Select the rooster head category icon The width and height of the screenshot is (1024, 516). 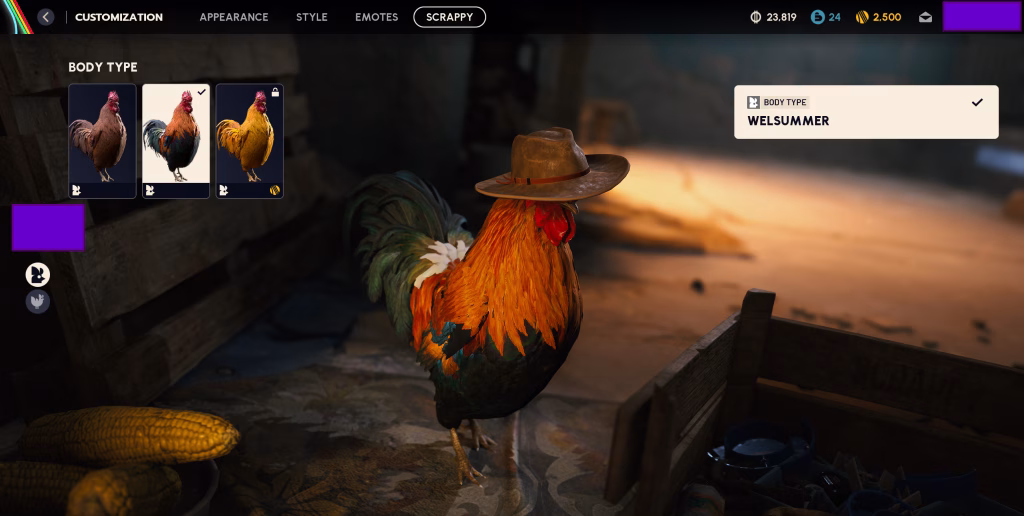(x=38, y=274)
